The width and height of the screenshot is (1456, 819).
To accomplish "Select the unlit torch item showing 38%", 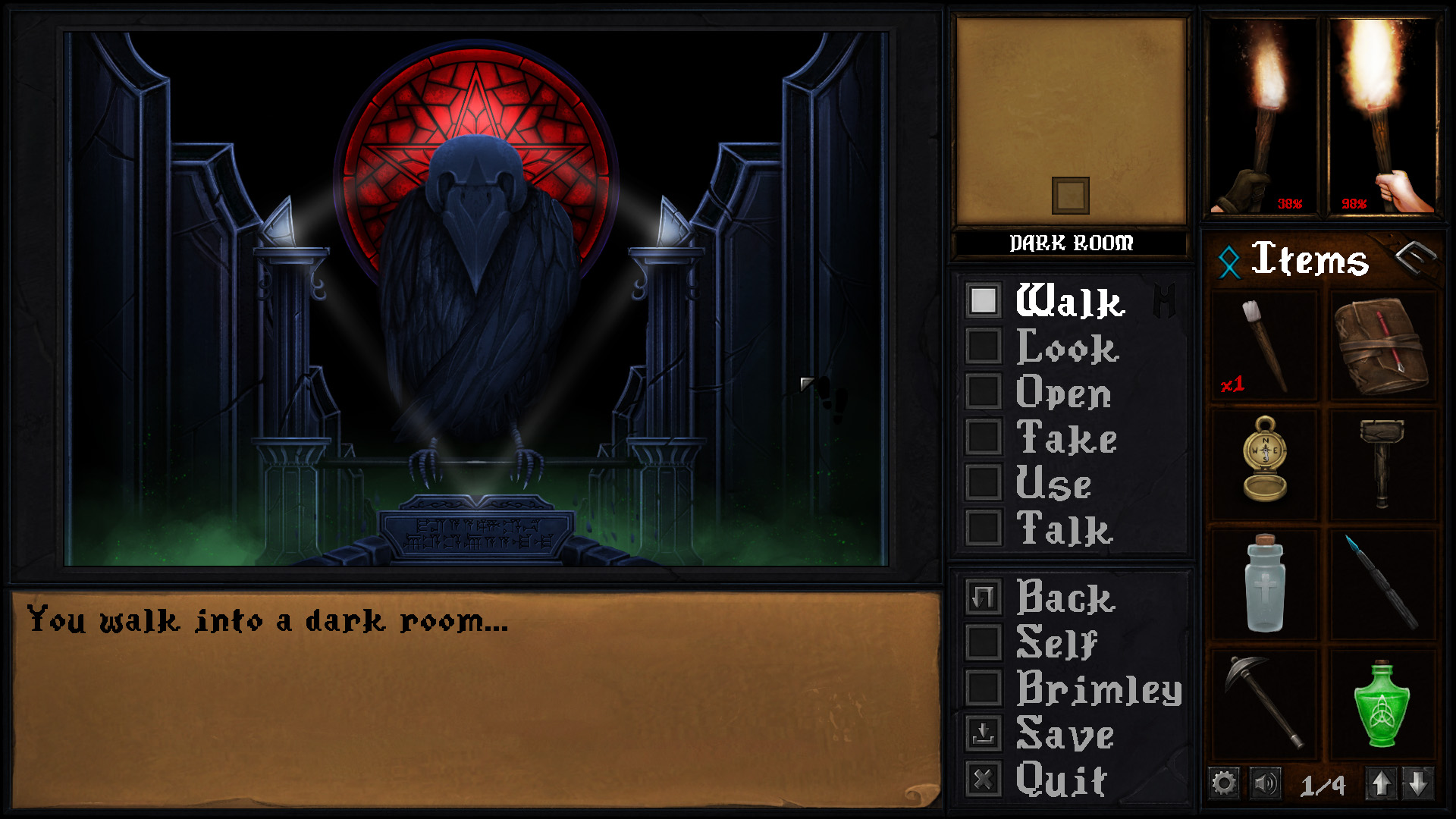I will pos(1263,114).
